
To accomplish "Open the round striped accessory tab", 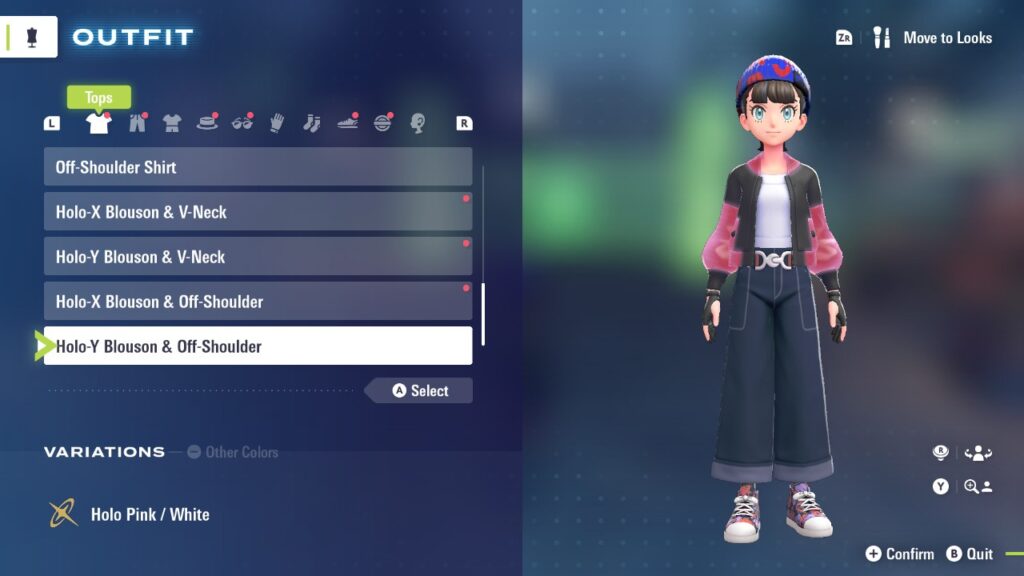I will [x=382, y=123].
